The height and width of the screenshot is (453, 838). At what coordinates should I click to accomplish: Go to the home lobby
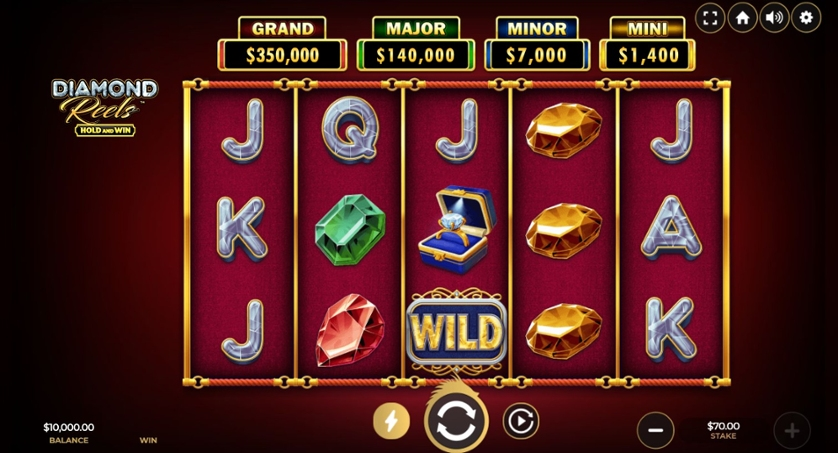point(742,17)
